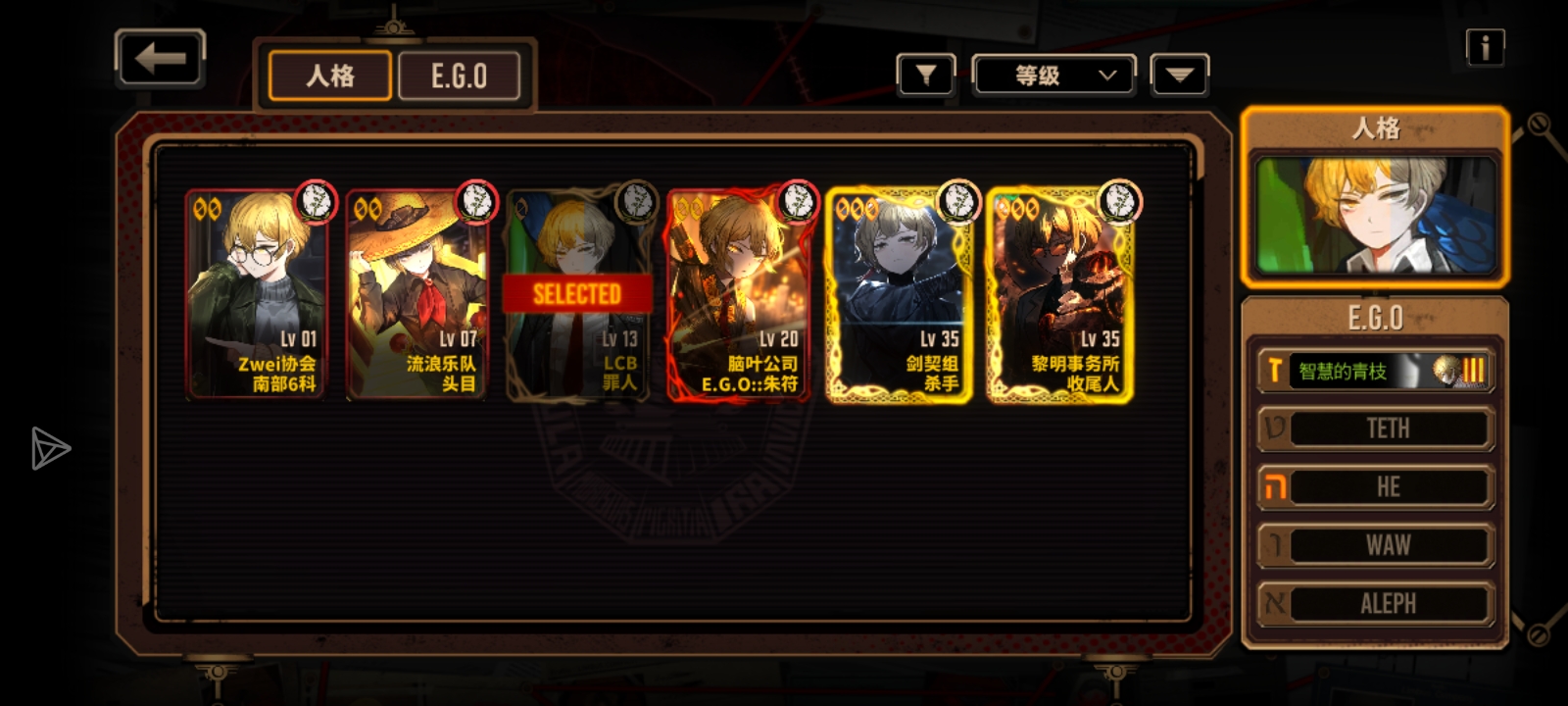The image size is (1568, 706).
Task: Click the equipped 人格 portrait panel
Action: (x=1375, y=214)
